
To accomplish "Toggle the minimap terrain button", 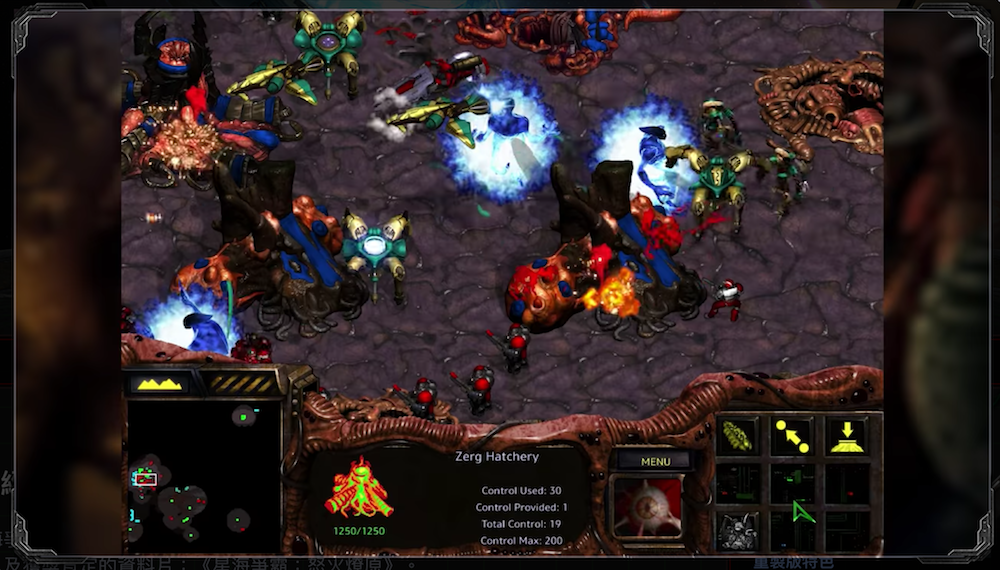I will point(160,383).
